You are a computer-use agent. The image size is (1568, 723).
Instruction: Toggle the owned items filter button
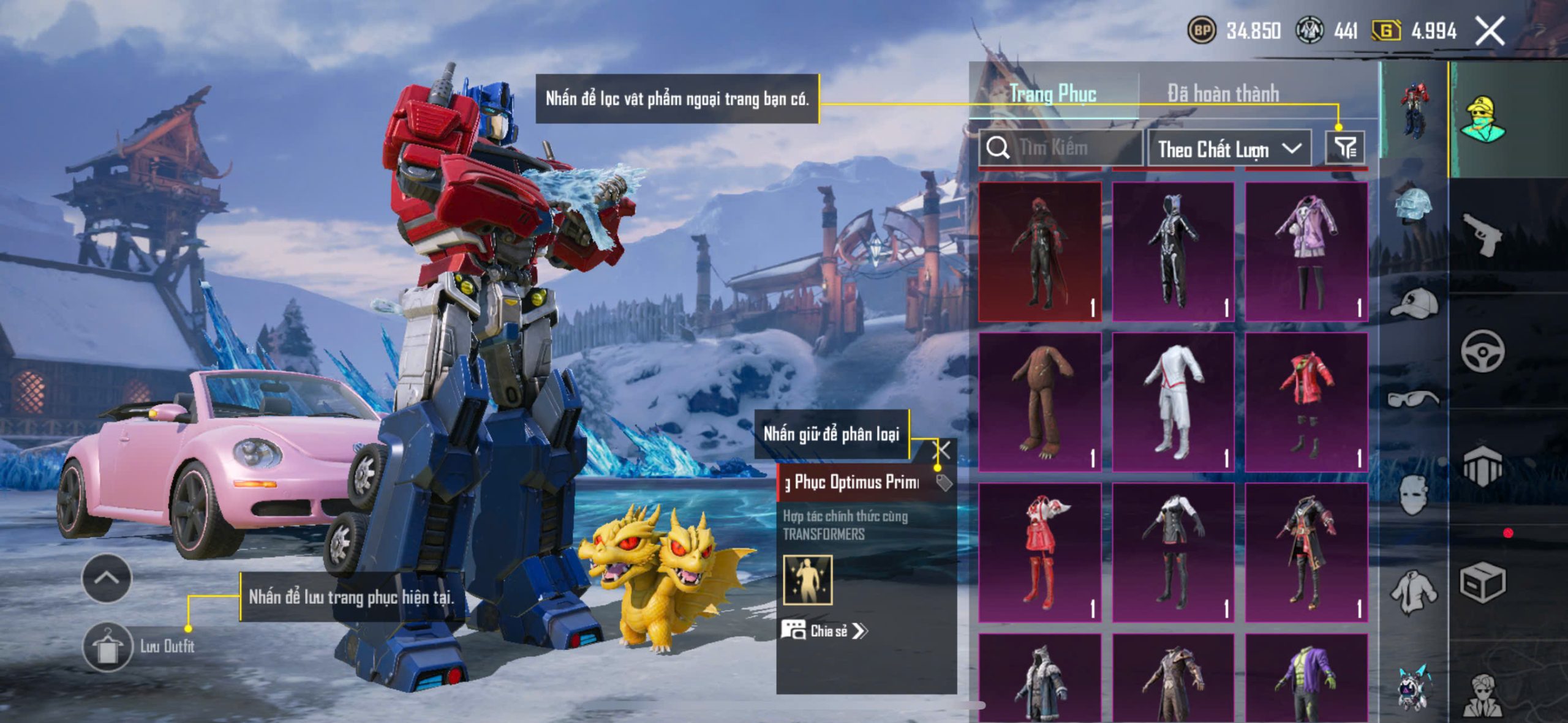coord(1345,148)
